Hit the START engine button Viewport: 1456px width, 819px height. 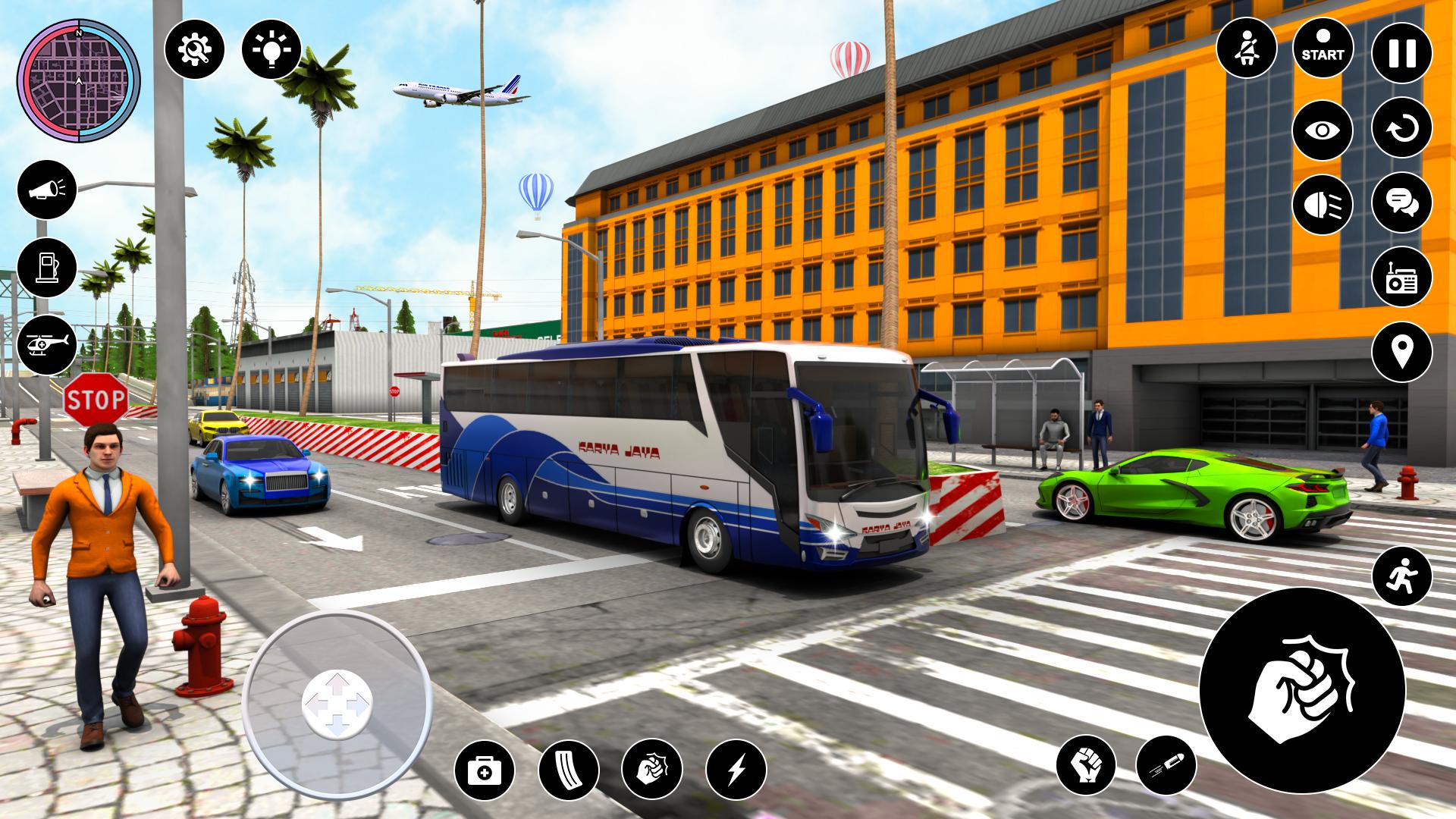pos(1323,48)
